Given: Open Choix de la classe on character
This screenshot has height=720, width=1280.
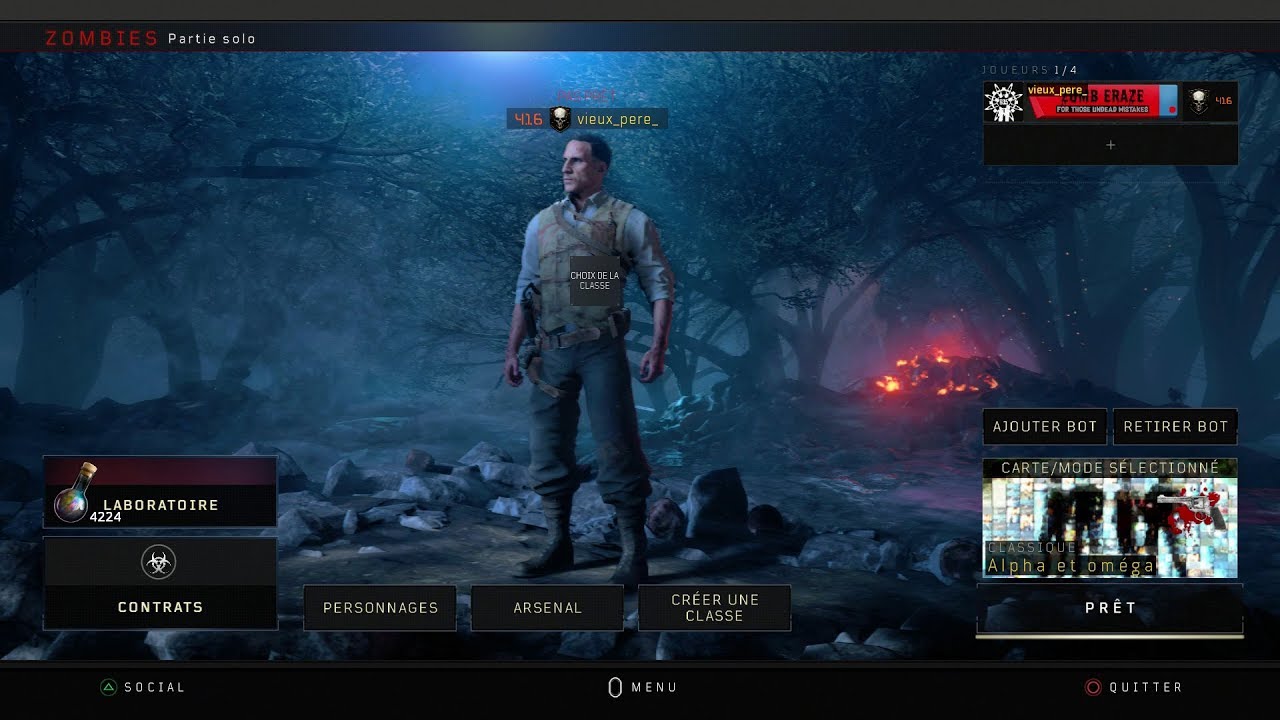Looking at the screenshot, I should (594, 281).
